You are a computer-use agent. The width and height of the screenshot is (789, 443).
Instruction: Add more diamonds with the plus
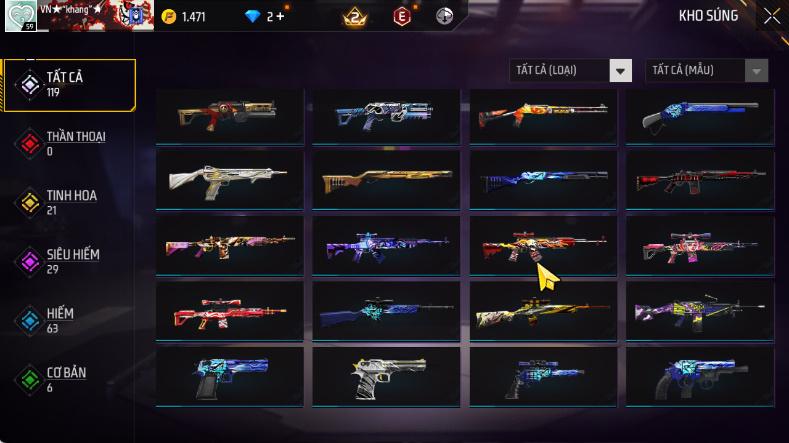click(x=280, y=17)
